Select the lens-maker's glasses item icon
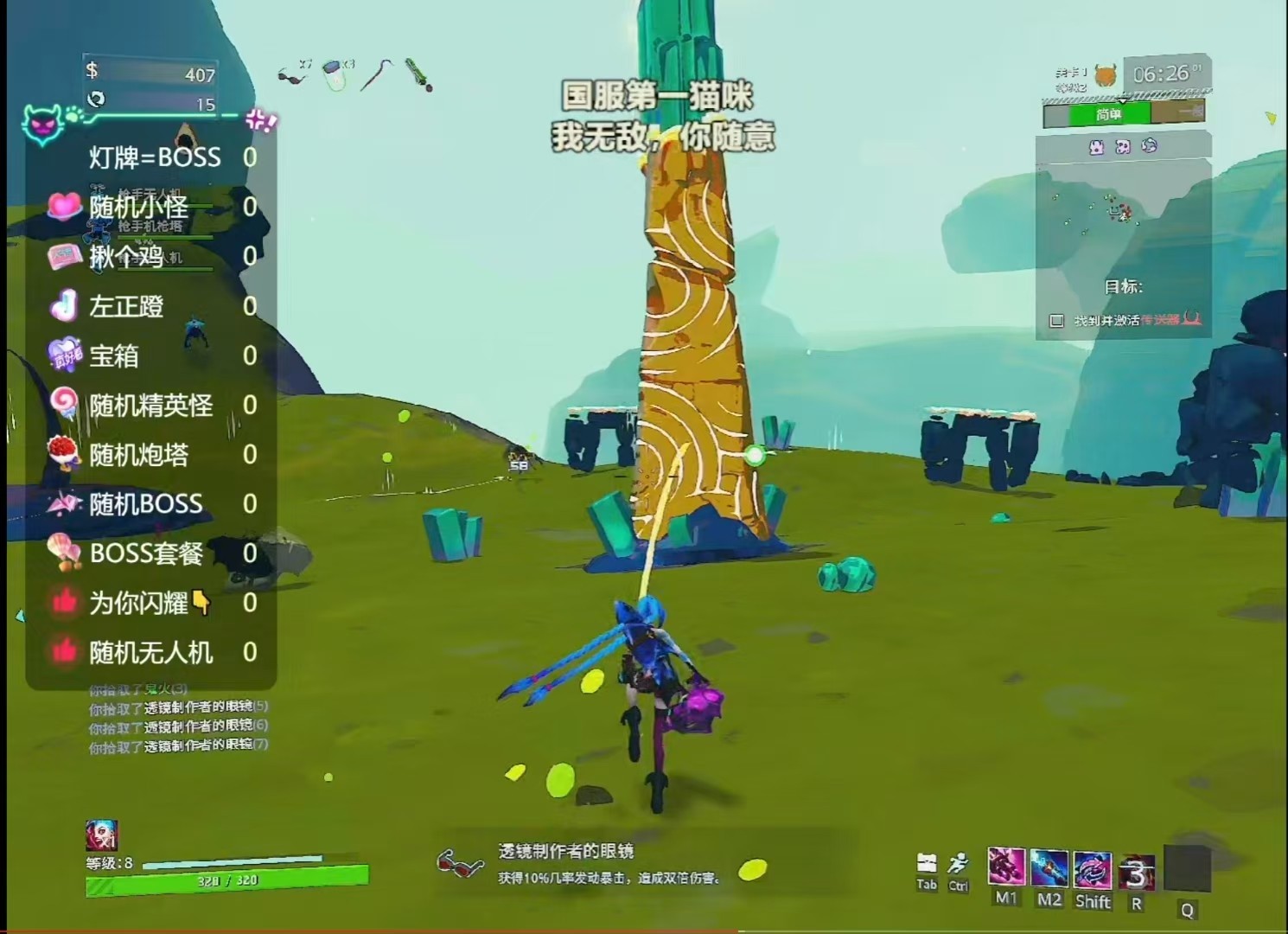The image size is (1288, 934). point(292,76)
